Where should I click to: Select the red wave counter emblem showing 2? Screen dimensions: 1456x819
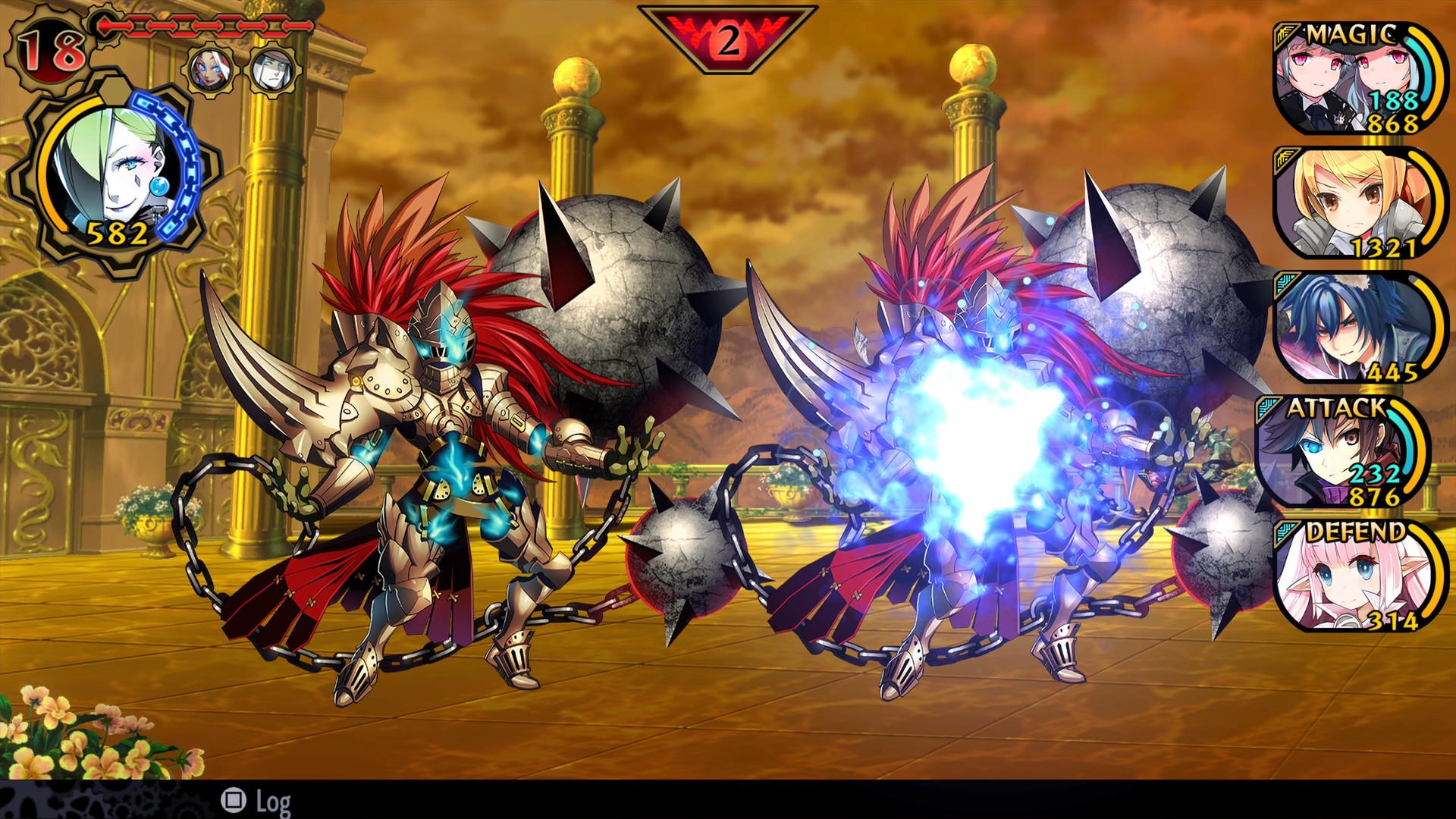726,30
